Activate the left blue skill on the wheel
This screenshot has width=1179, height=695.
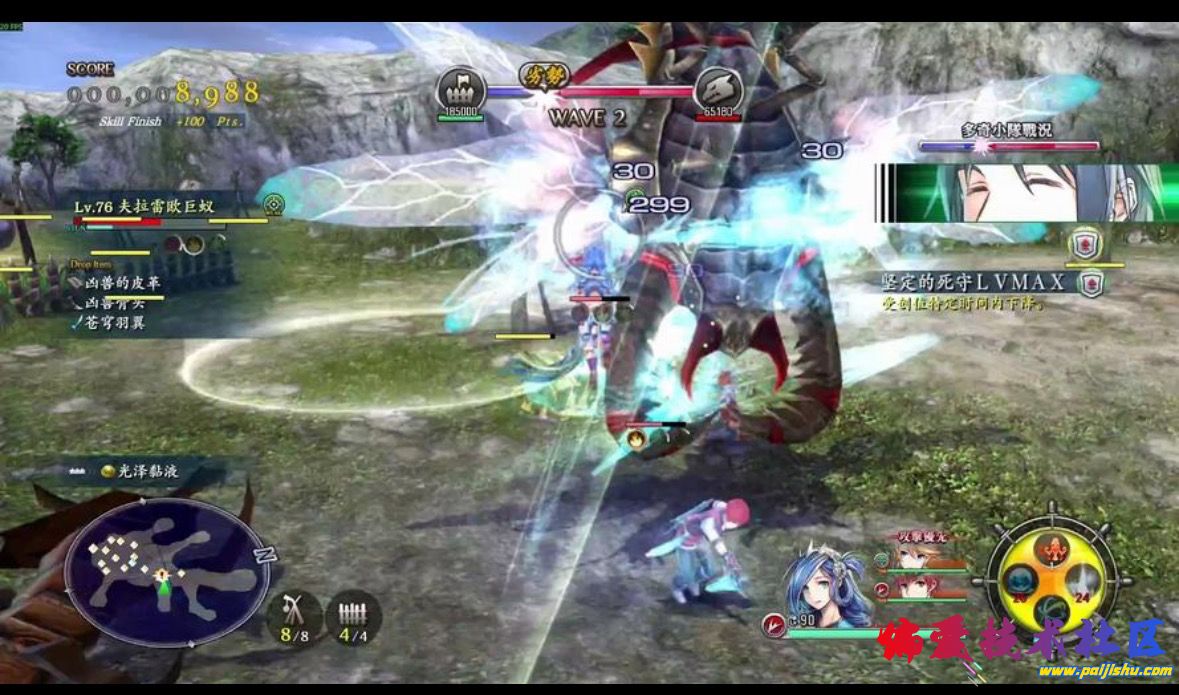1019,581
